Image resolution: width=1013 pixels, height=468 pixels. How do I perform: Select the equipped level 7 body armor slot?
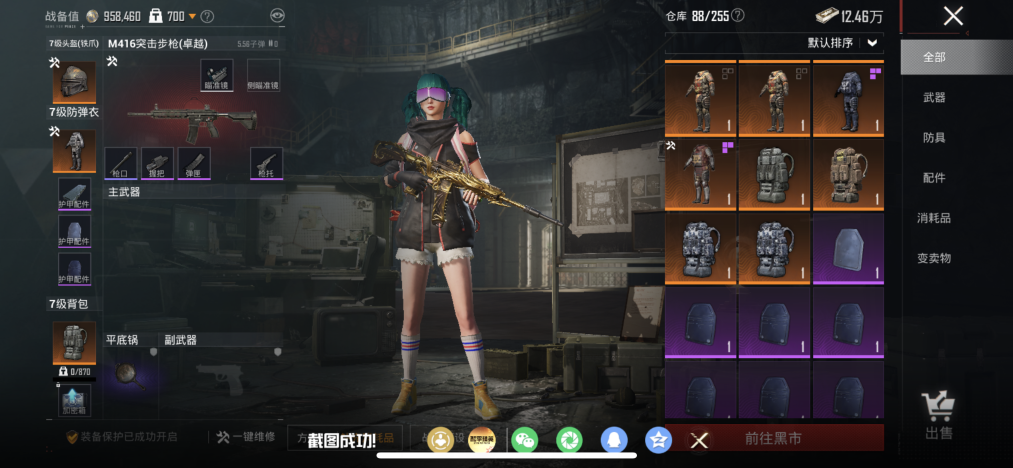tap(74, 150)
